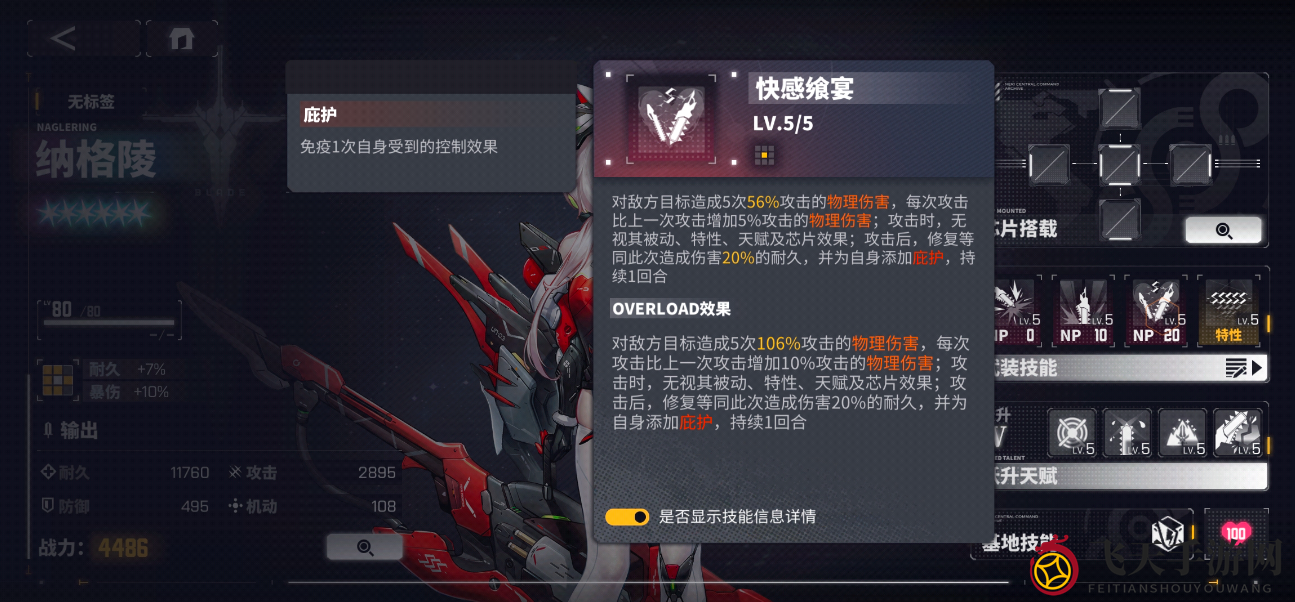Go back using the arrow button
The height and width of the screenshot is (602, 1295).
point(64,39)
